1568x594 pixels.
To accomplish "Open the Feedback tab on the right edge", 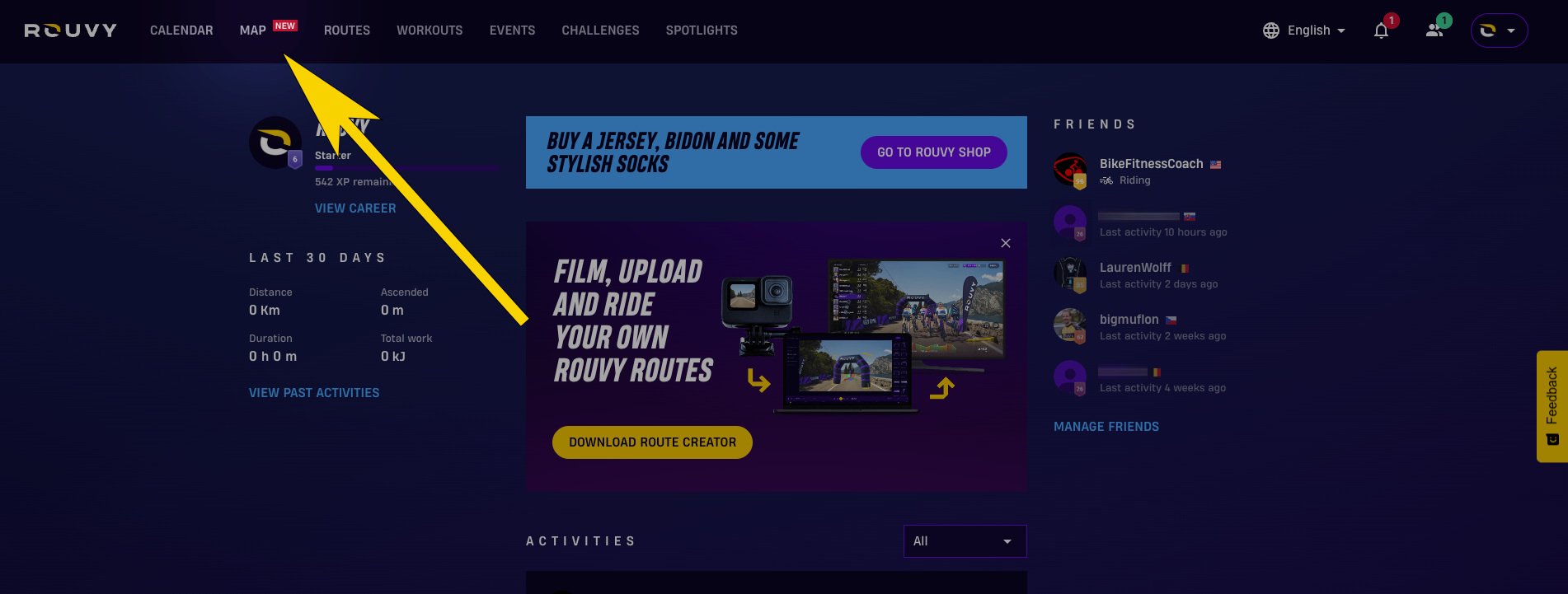I will pos(1553,406).
